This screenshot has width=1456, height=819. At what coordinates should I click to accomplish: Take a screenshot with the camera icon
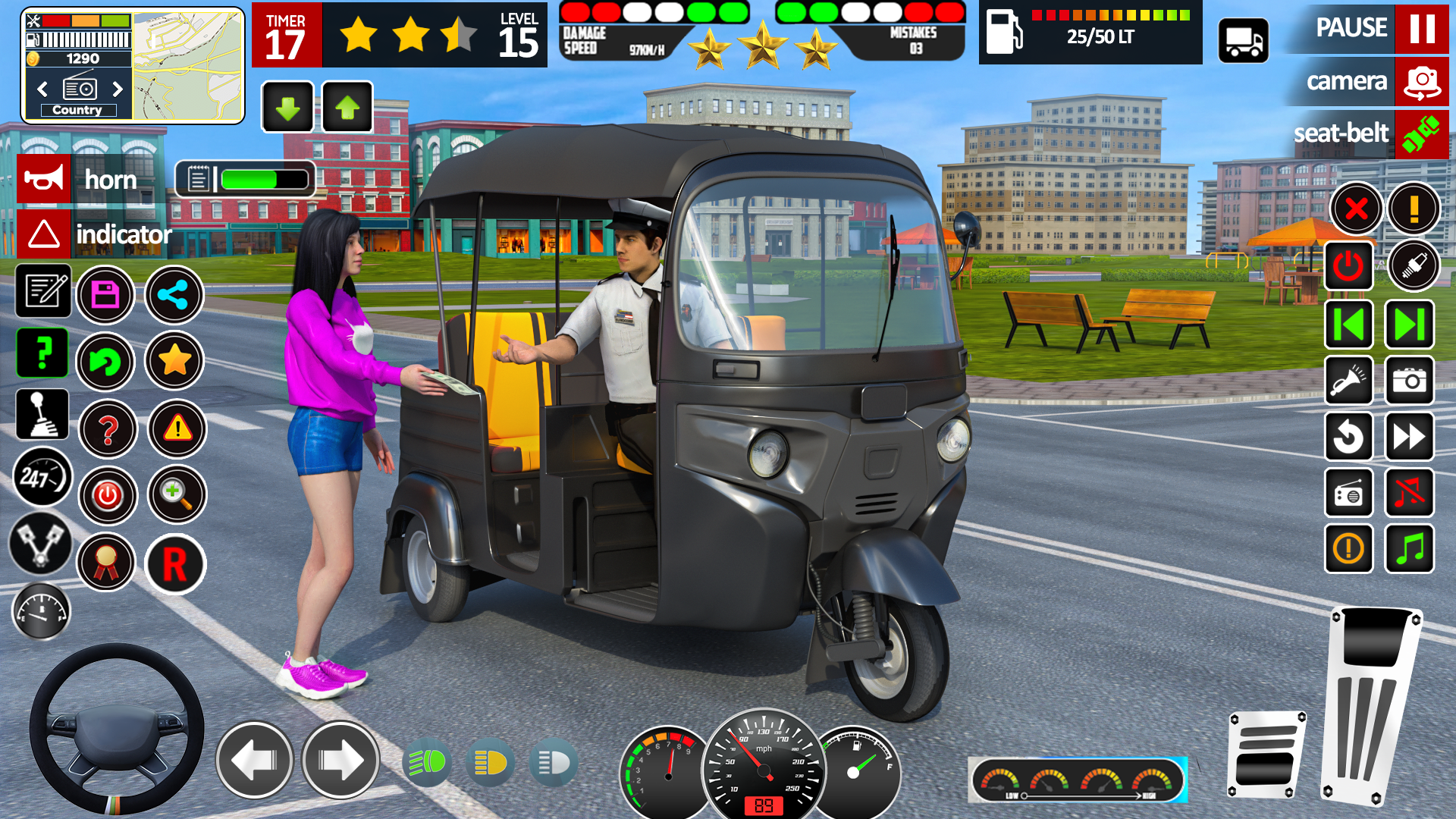[x=1410, y=381]
